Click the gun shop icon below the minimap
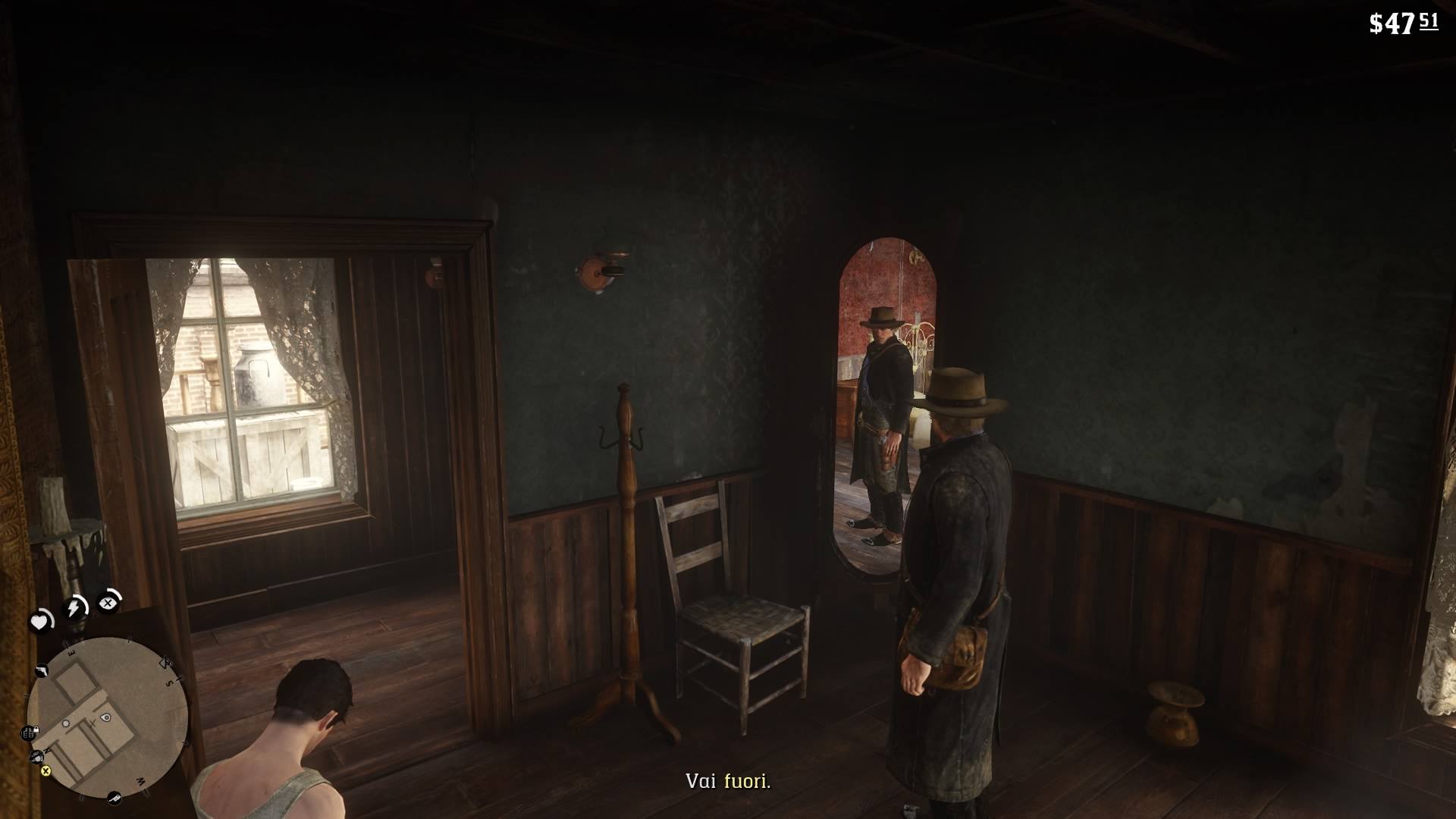Image resolution: width=1456 pixels, height=819 pixels. tap(115, 798)
